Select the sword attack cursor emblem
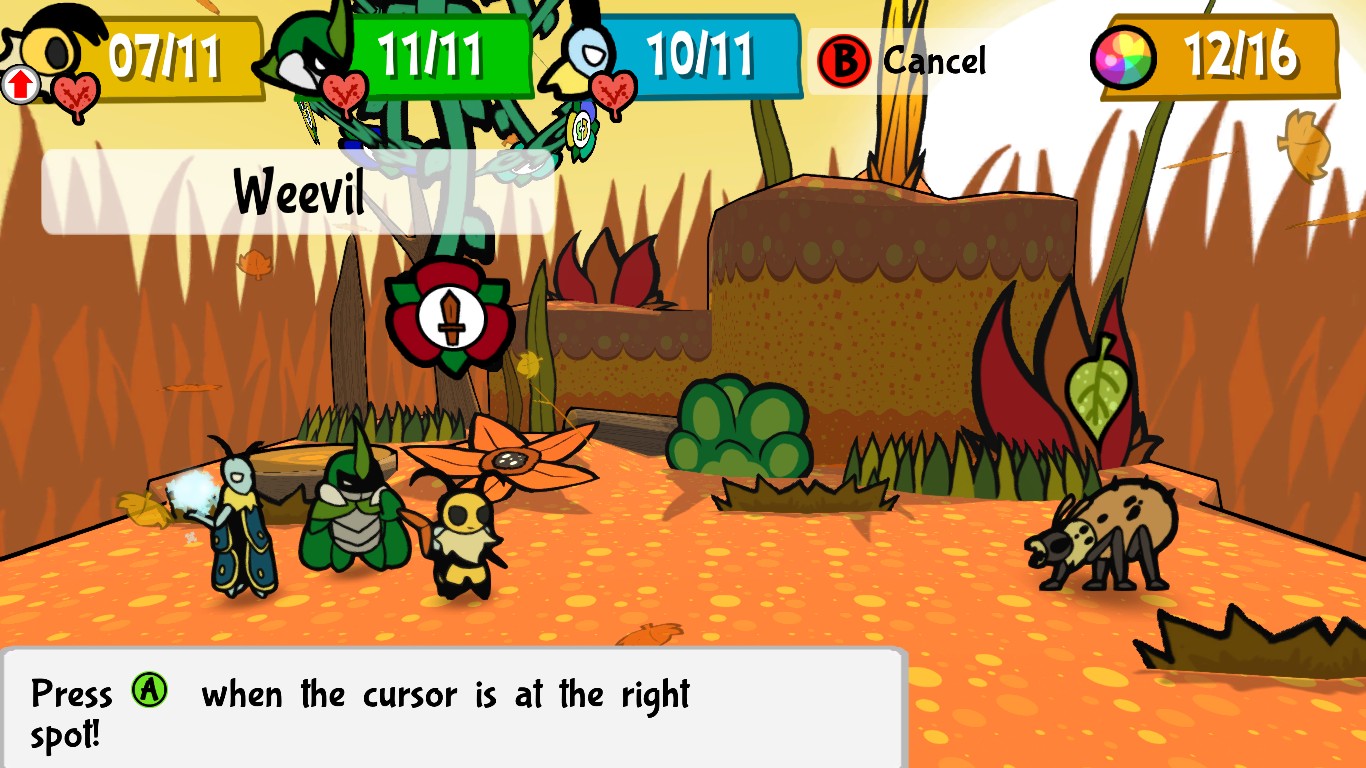The width and height of the screenshot is (1366, 768). point(449,313)
